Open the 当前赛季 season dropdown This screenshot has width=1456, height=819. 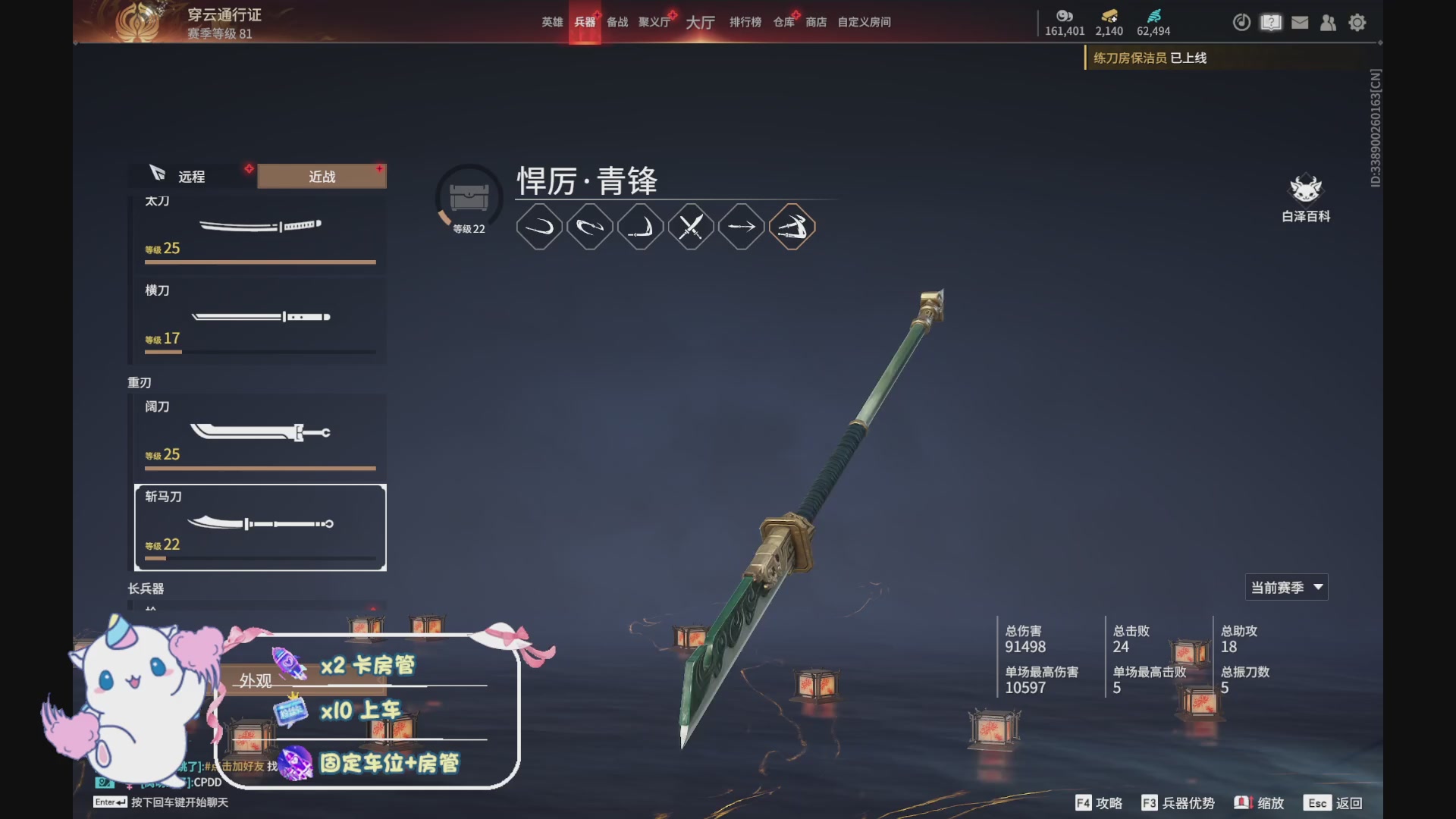[x=1286, y=586]
